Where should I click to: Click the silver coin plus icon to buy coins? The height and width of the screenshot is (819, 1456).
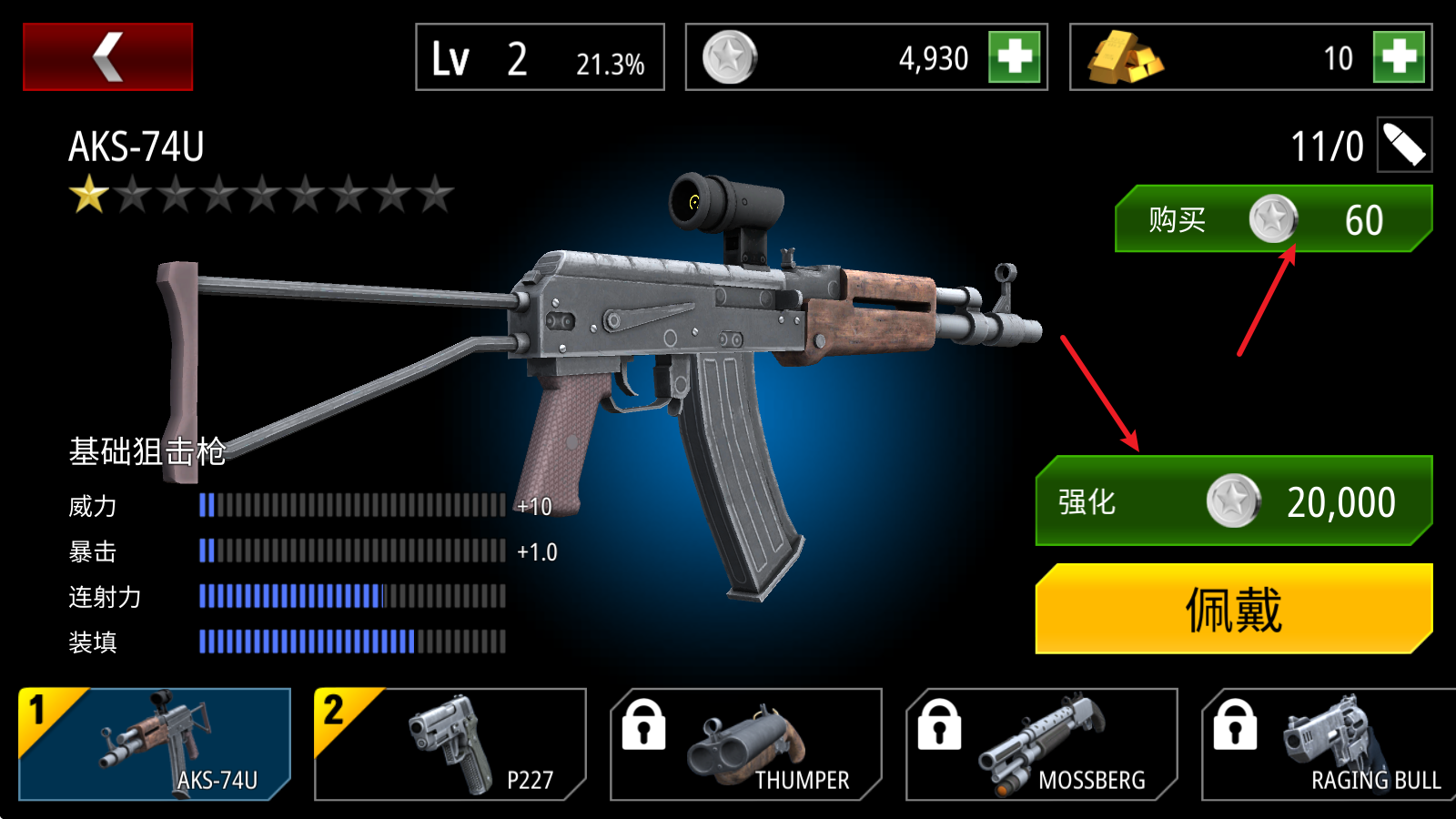[1013, 56]
